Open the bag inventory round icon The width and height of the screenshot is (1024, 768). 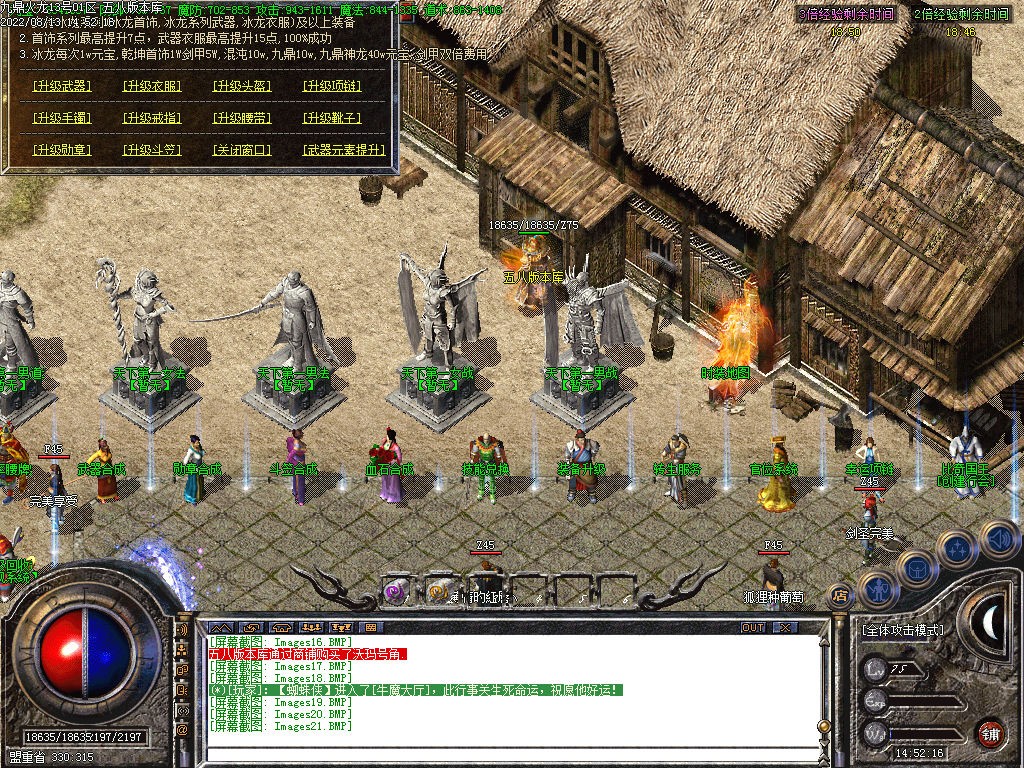917,568
